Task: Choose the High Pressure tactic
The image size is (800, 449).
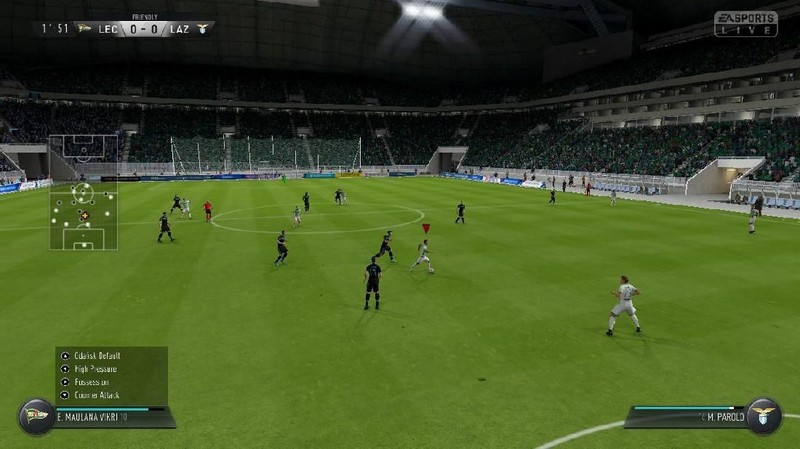Action: (96, 368)
